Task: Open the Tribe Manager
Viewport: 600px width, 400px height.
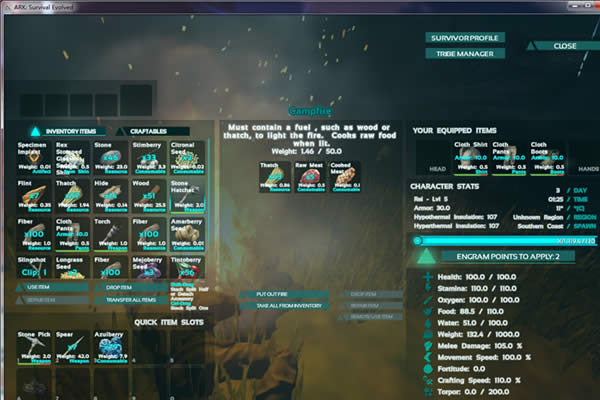Action: (x=463, y=53)
